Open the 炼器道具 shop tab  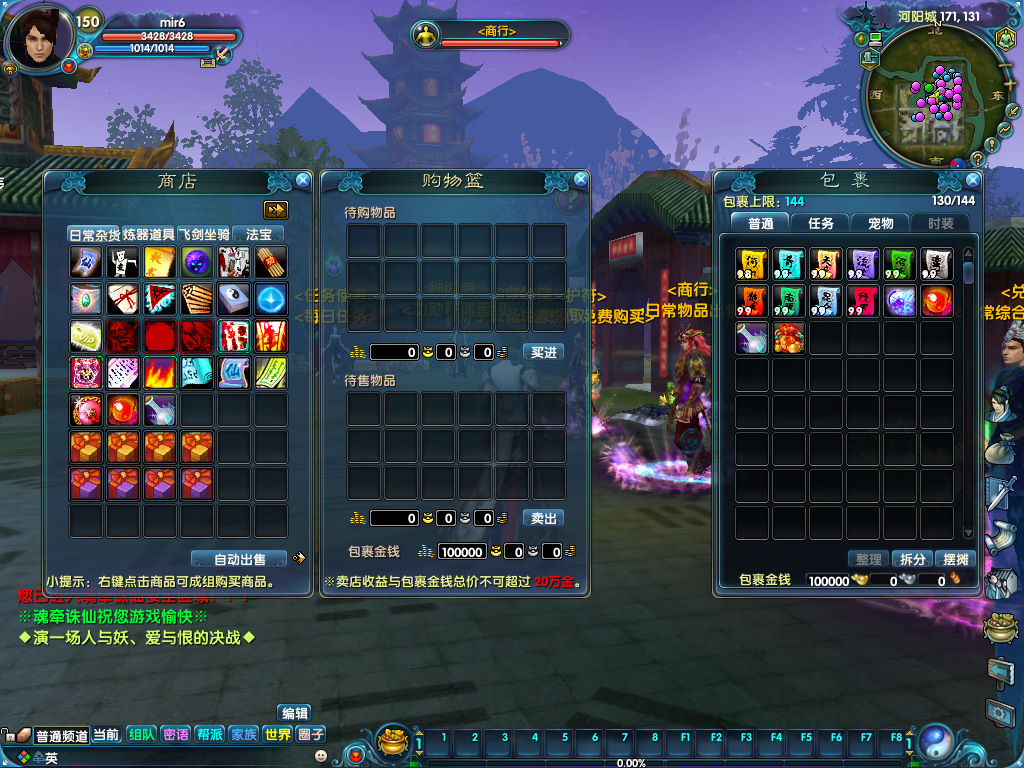coord(148,234)
